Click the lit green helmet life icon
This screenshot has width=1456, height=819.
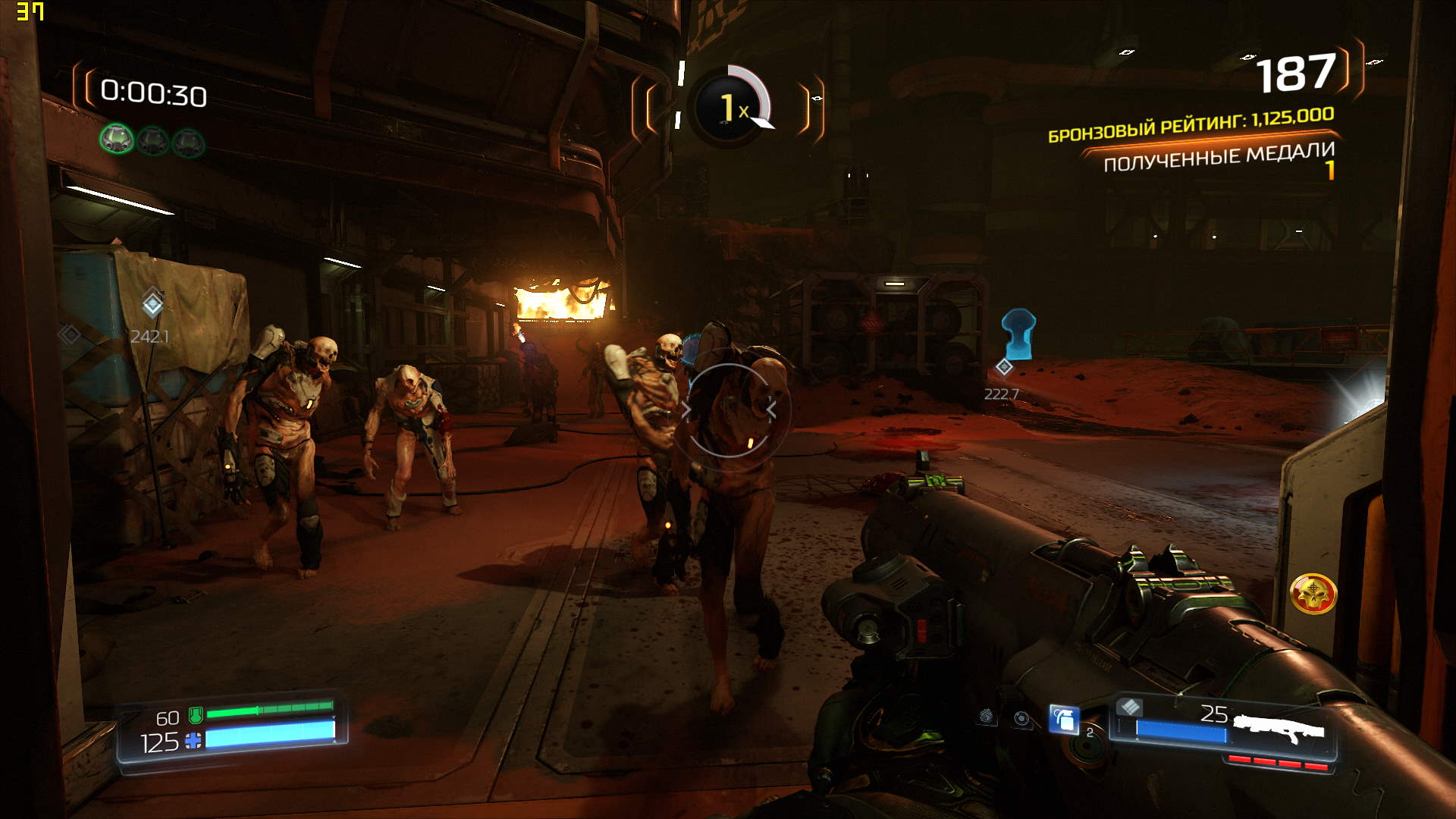117,140
